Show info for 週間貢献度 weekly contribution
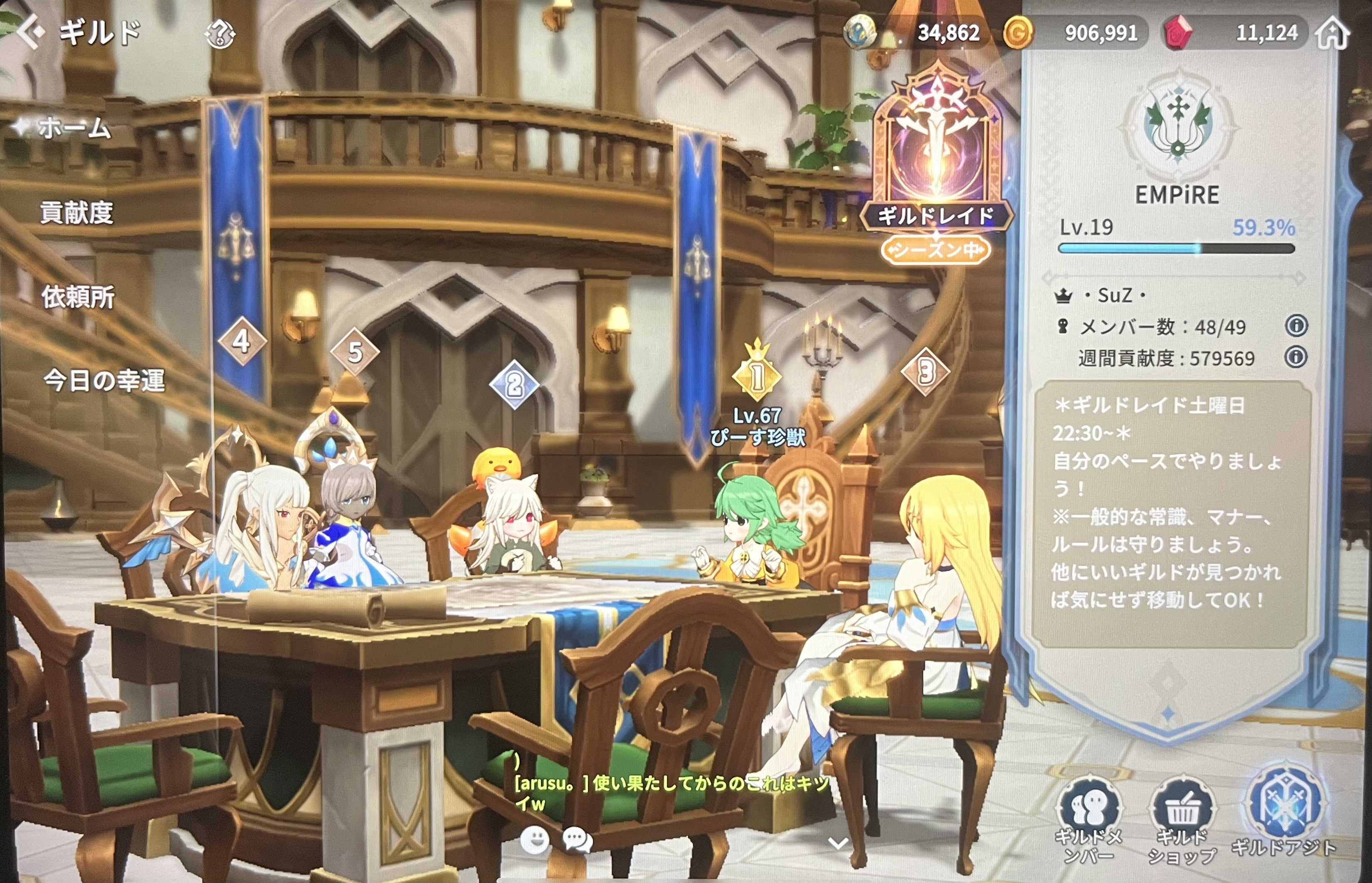 click(1296, 357)
